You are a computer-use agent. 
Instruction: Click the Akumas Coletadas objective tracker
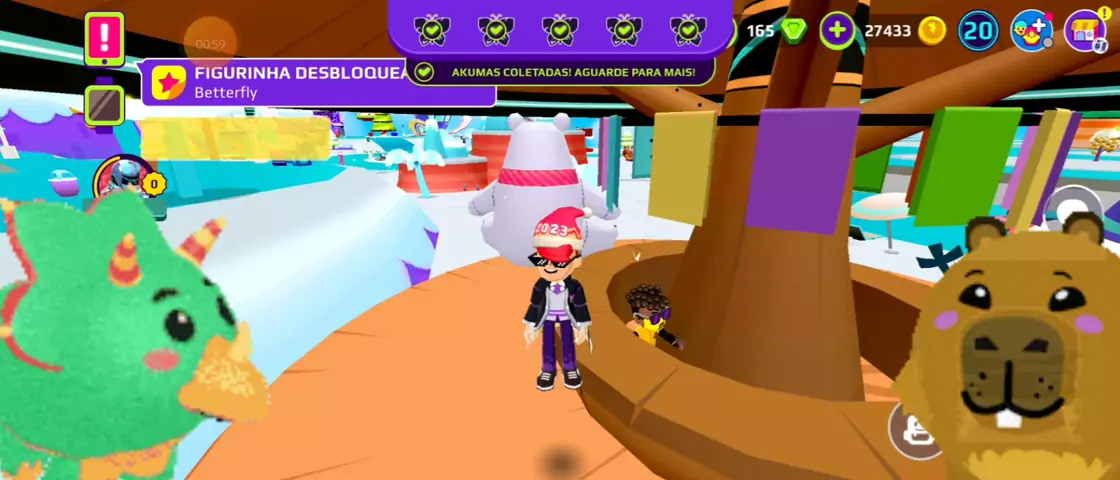point(560,72)
